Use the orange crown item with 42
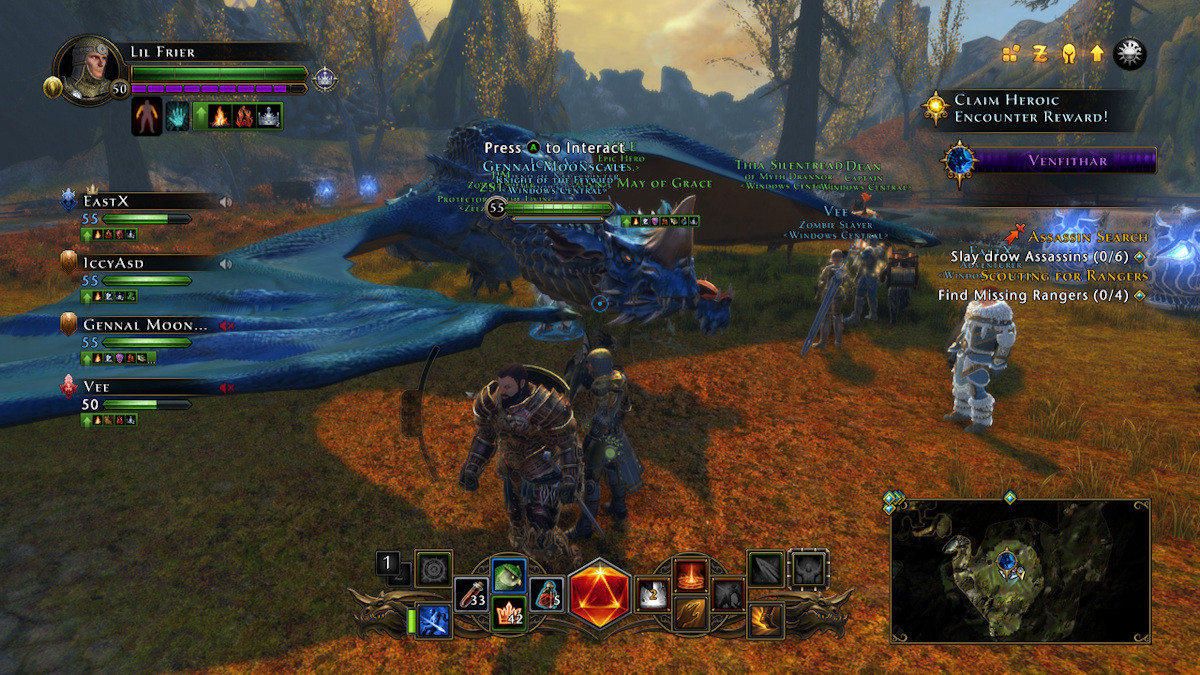 pos(509,614)
